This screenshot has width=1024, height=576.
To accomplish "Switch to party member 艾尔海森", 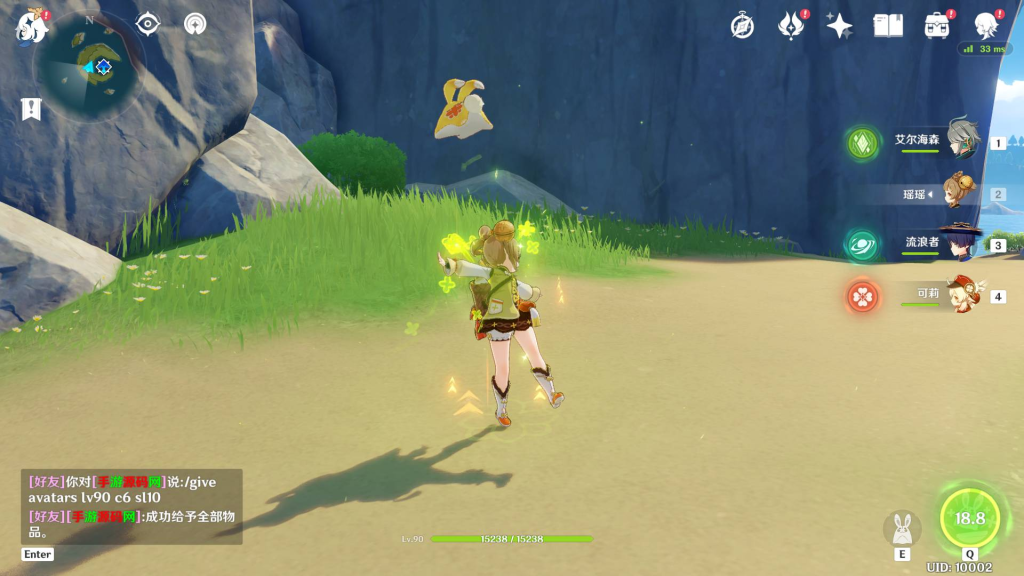I will pos(928,142).
